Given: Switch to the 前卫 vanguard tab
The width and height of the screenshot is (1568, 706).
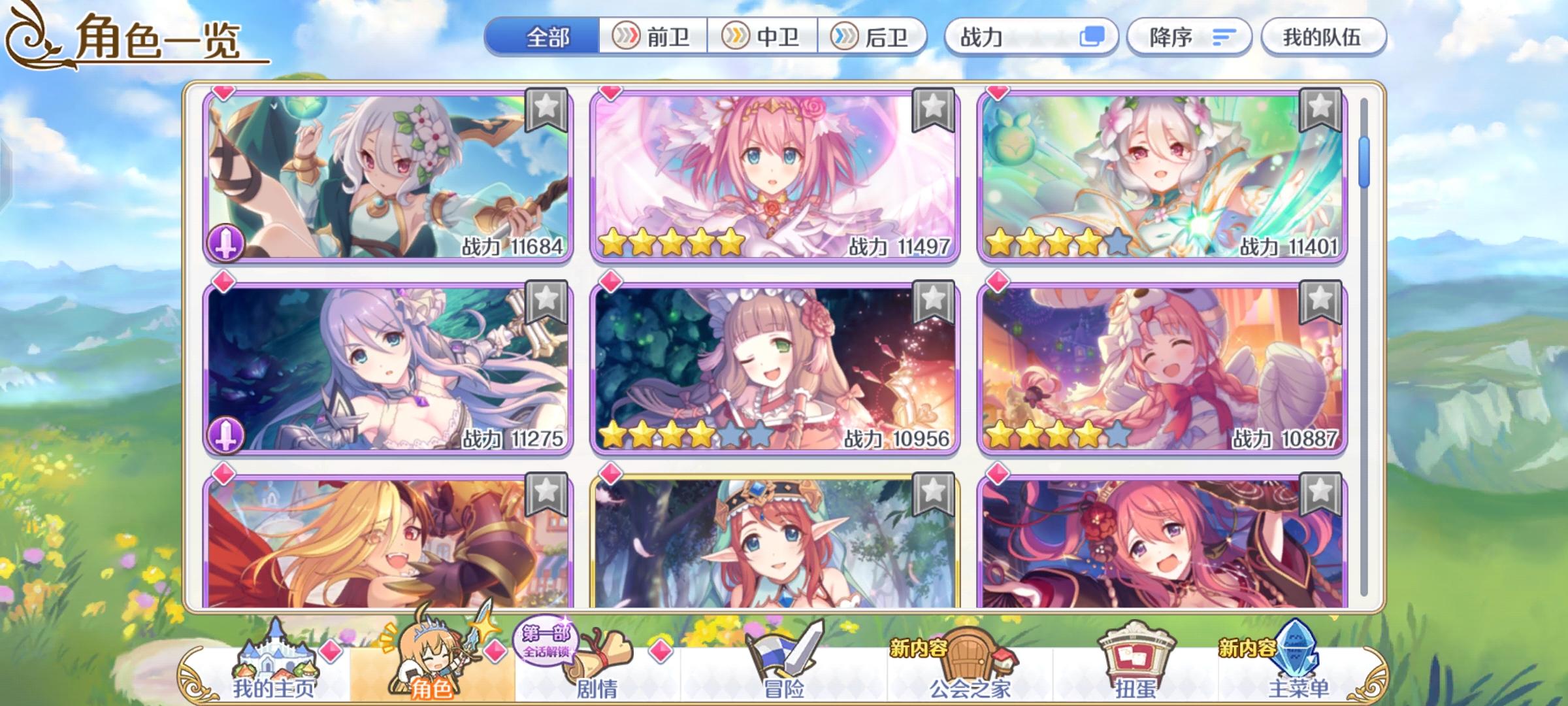Looking at the screenshot, I should [656, 37].
